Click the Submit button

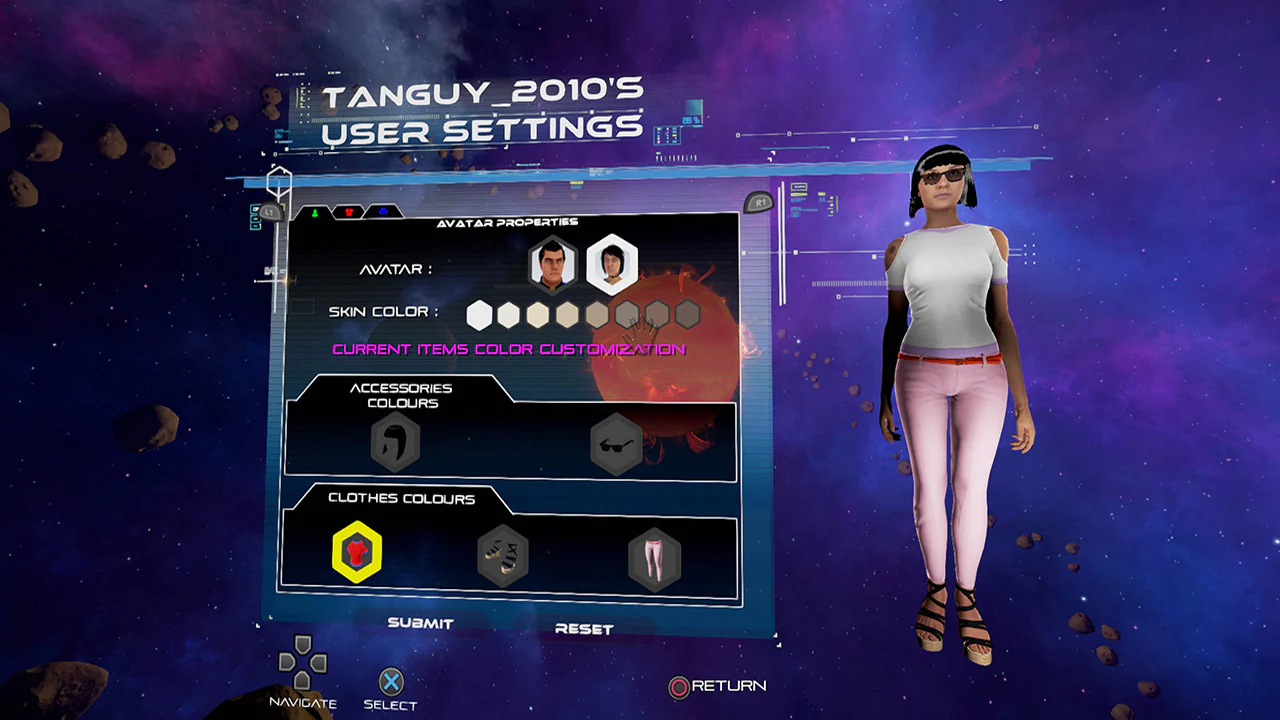tap(420, 622)
